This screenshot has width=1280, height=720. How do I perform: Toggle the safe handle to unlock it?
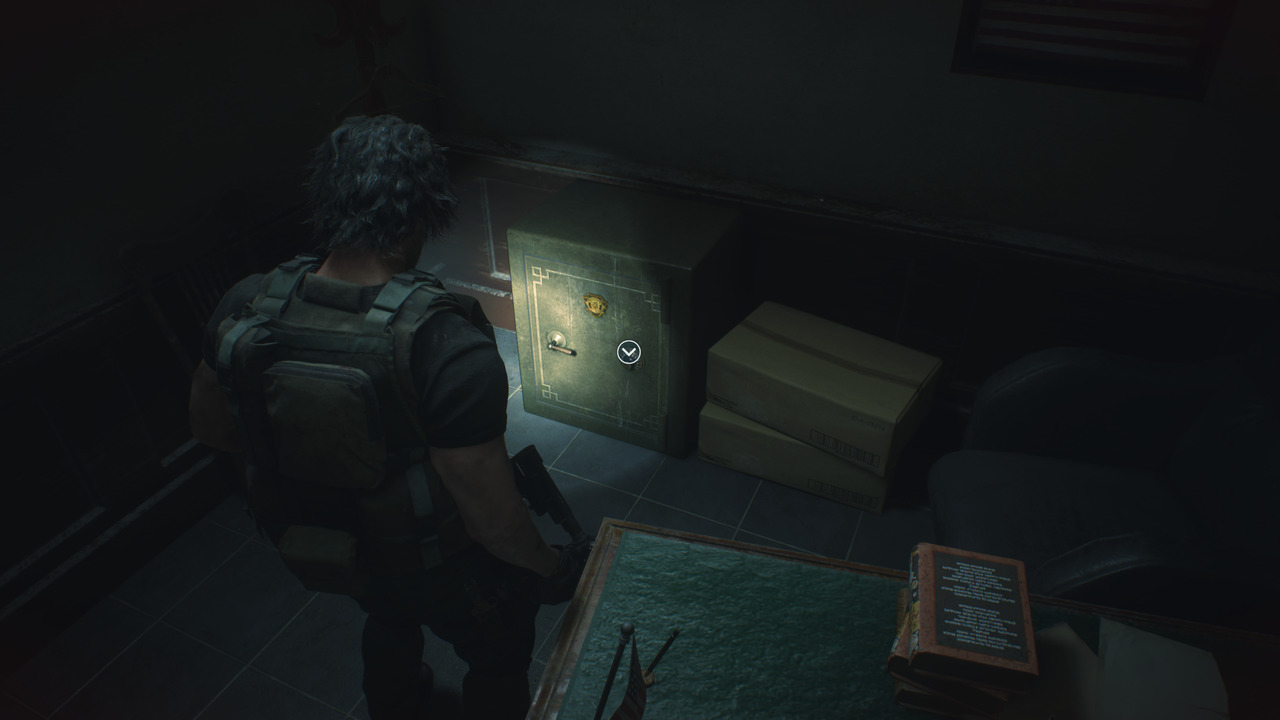tap(563, 349)
